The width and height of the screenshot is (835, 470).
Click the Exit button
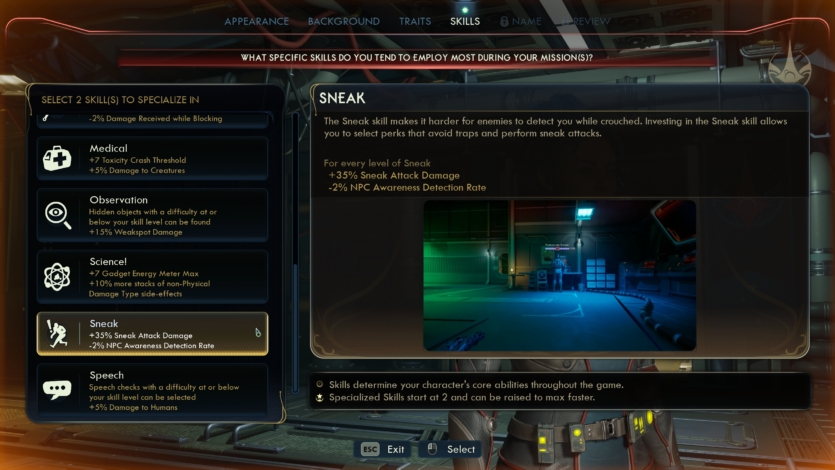[x=384, y=449]
